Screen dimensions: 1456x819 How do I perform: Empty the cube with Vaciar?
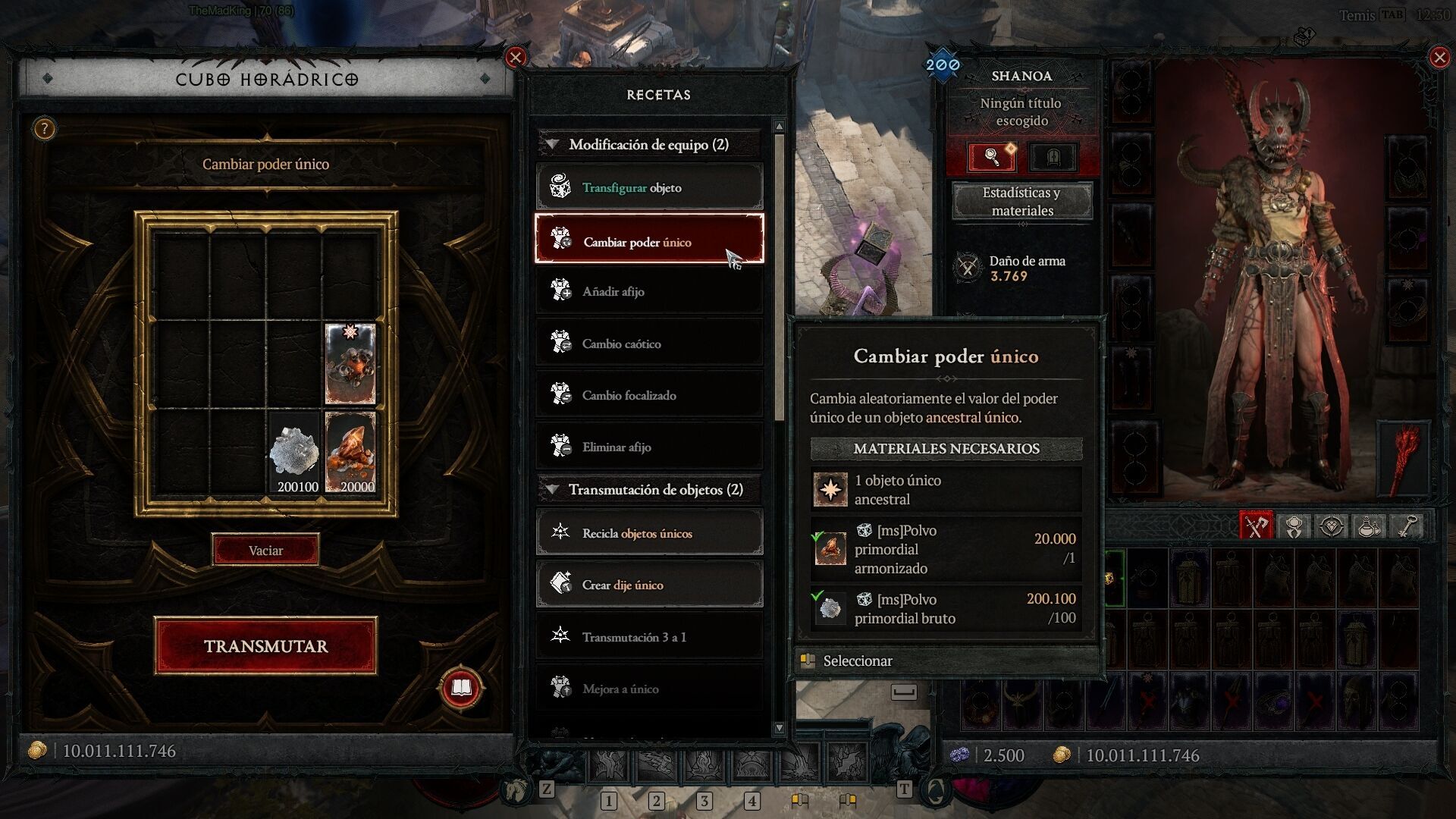265,551
